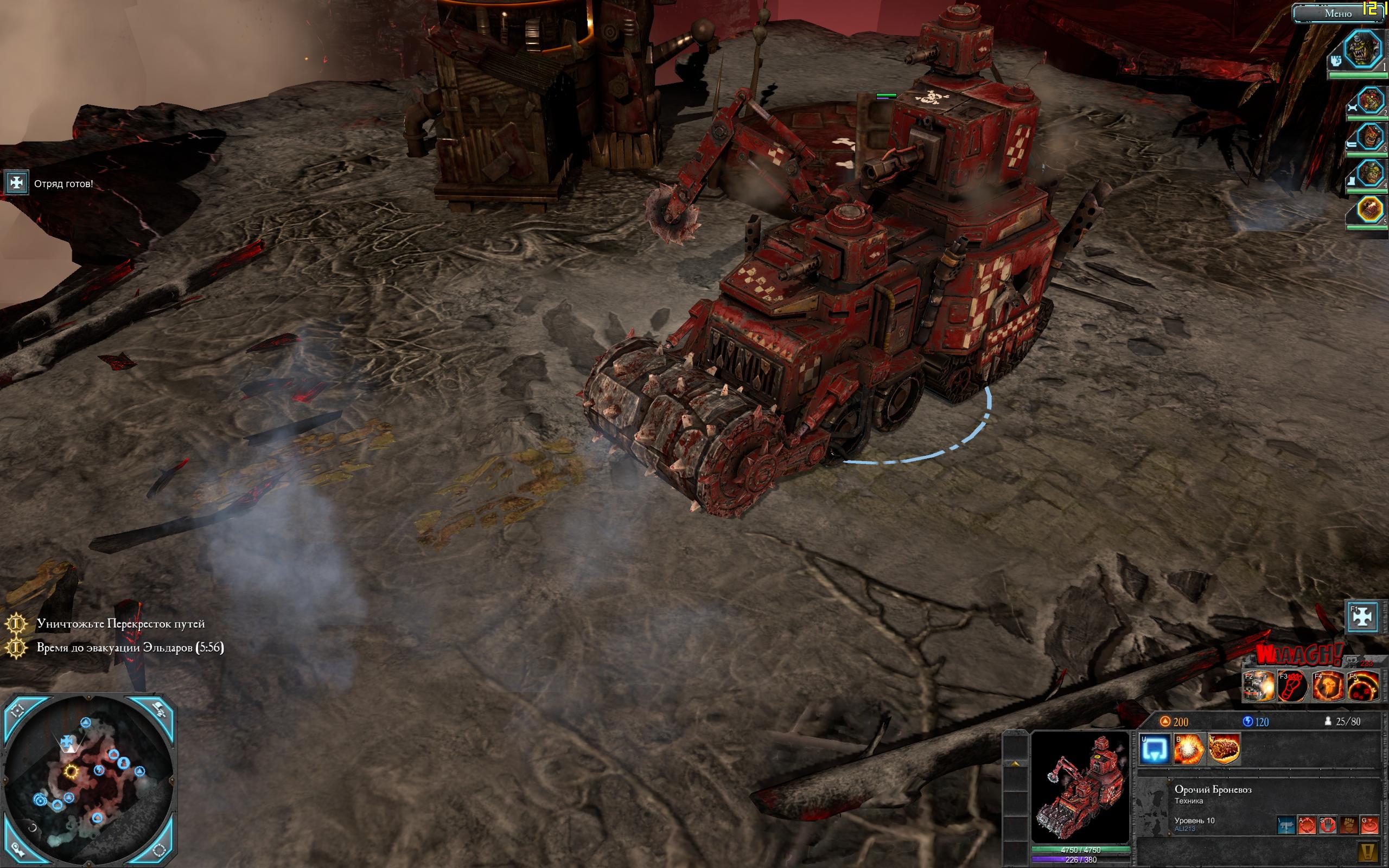Open the Уничтожьте Перекресток путей objective
The width and height of the screenshot is (1389, 868).
click(x=120, y=623)
